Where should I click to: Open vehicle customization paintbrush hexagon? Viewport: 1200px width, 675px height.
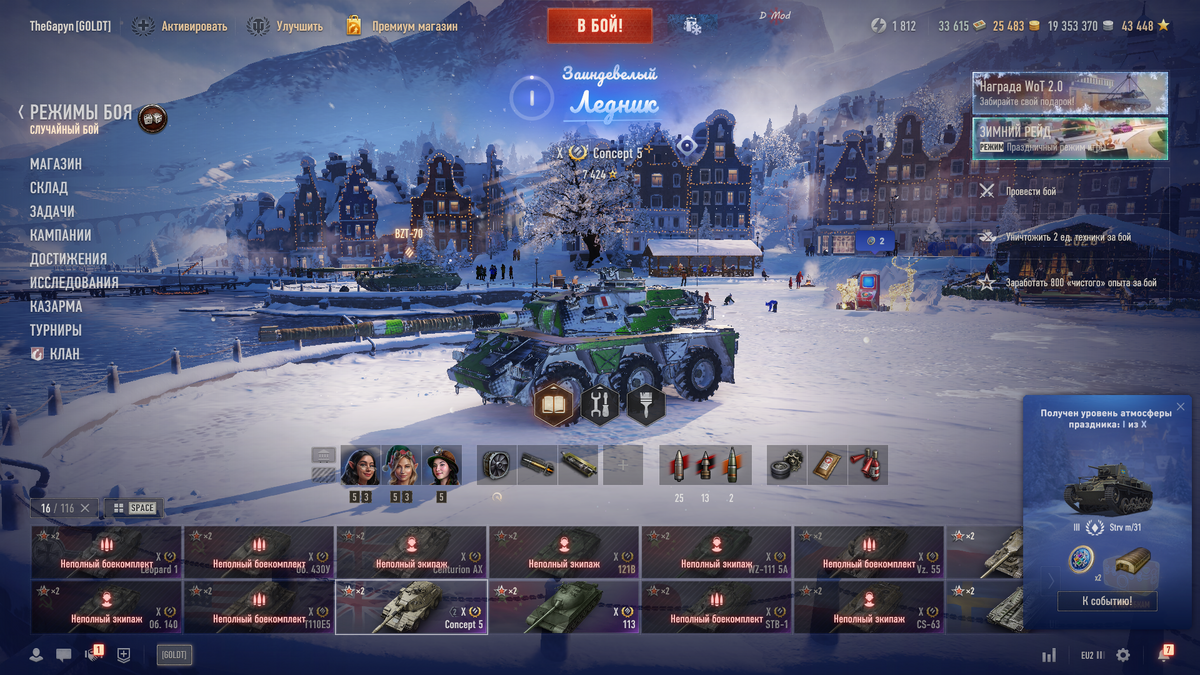coord(646,405)
